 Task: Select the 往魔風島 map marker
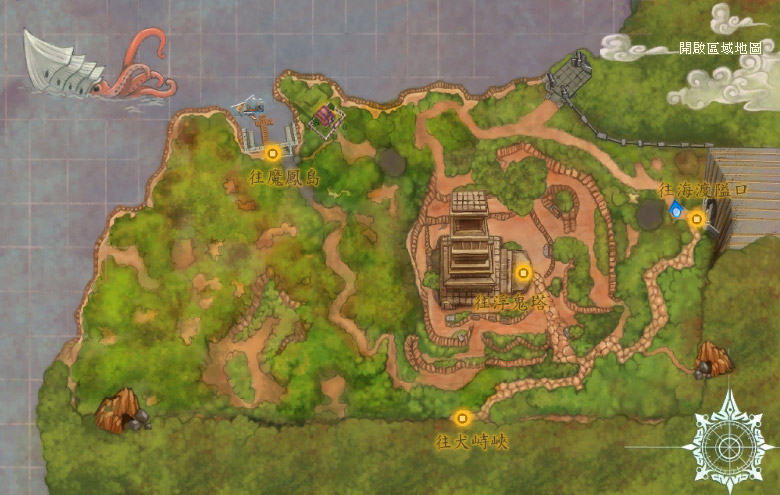pos(272,153)
